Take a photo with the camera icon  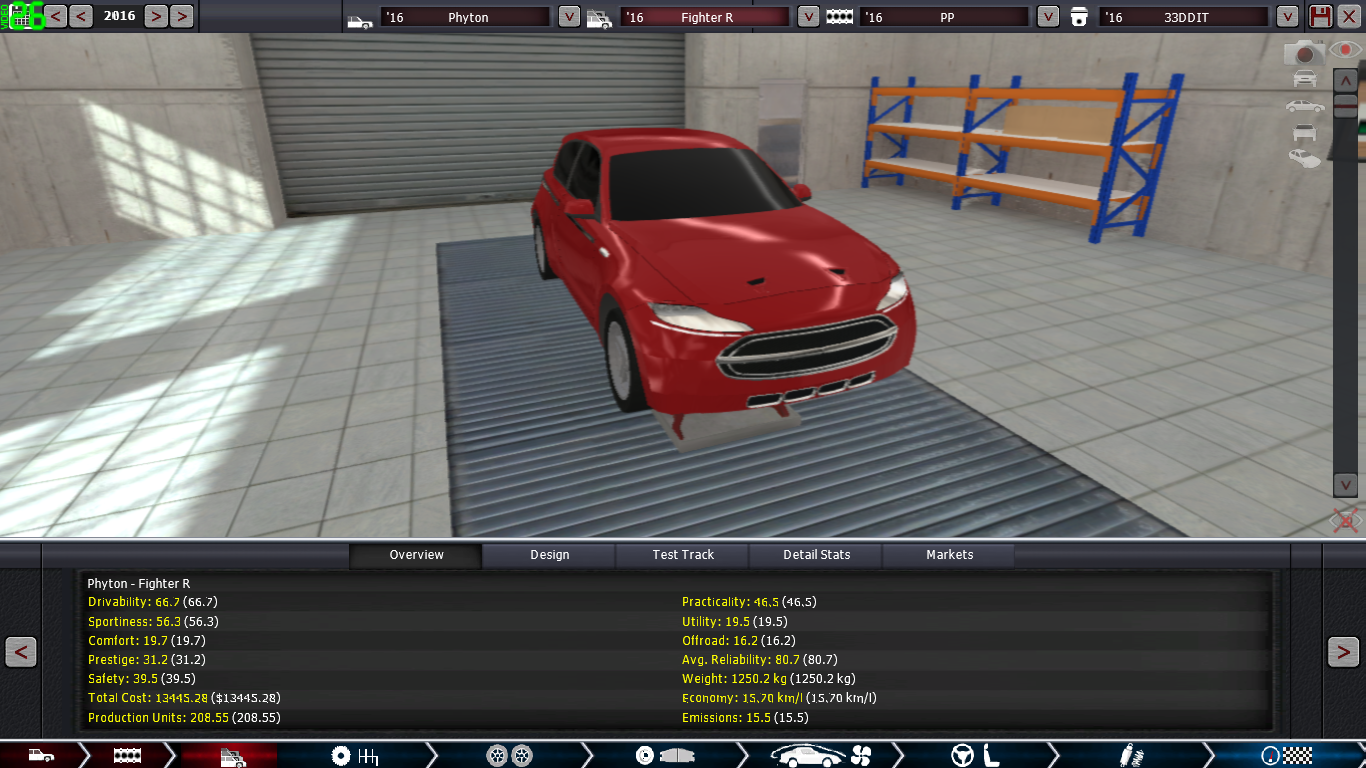pos(1303,52)
